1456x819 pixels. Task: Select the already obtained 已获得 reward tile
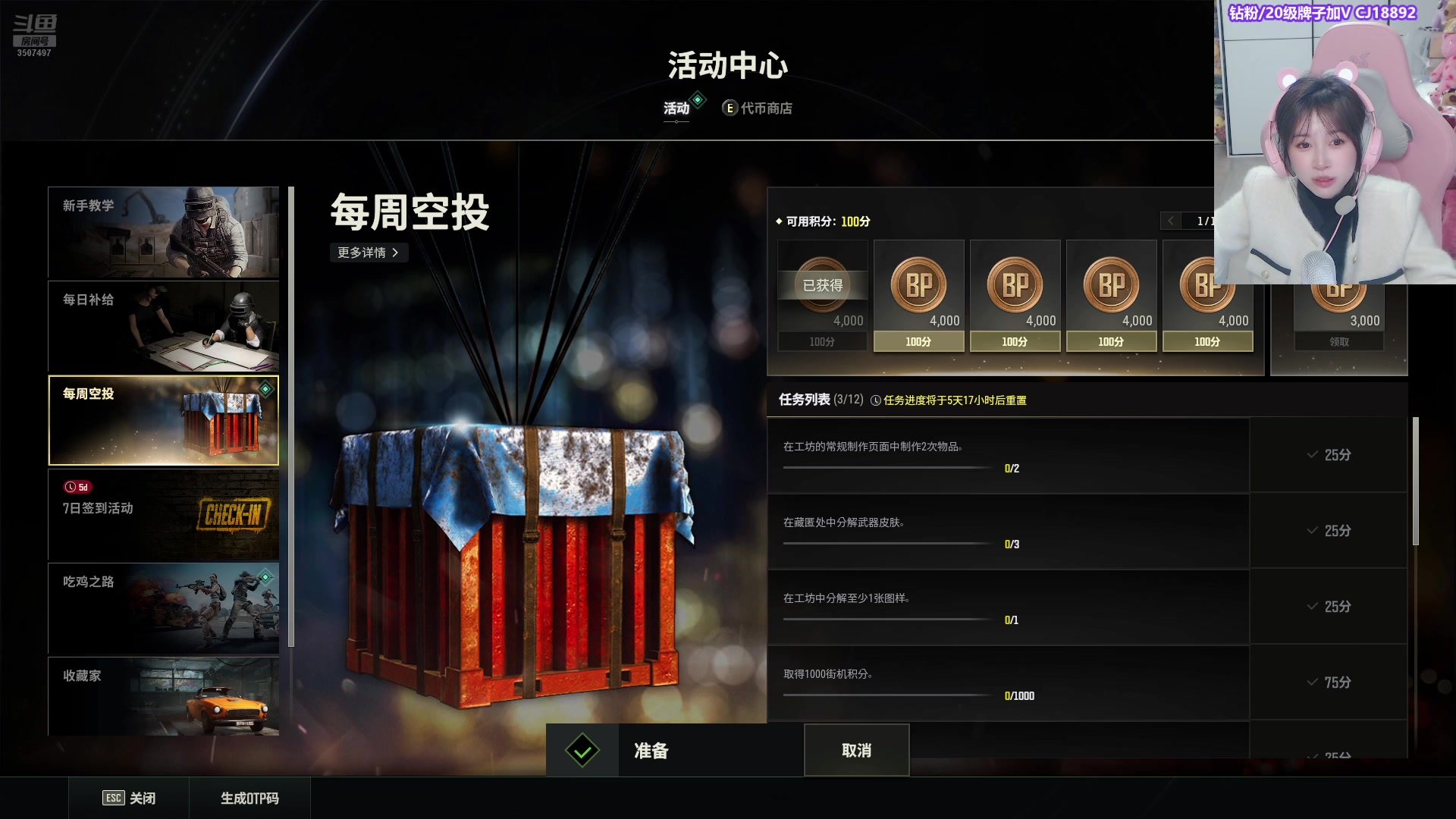coord(822,296)
